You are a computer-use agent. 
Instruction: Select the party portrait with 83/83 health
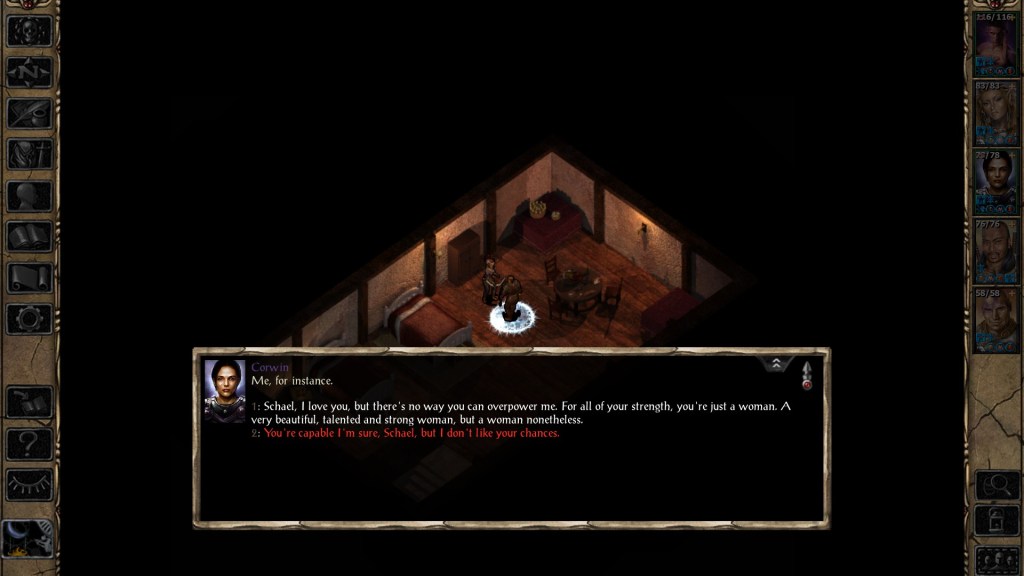(996, 113)
